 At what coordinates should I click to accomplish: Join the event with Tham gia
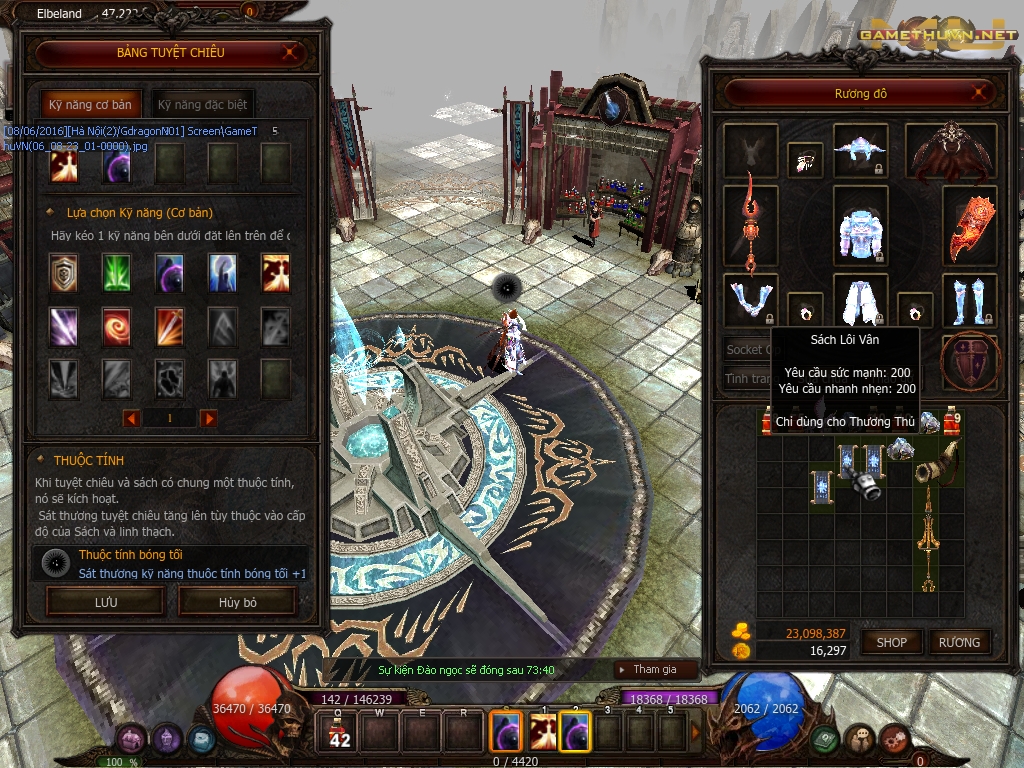tap(654, 669)
